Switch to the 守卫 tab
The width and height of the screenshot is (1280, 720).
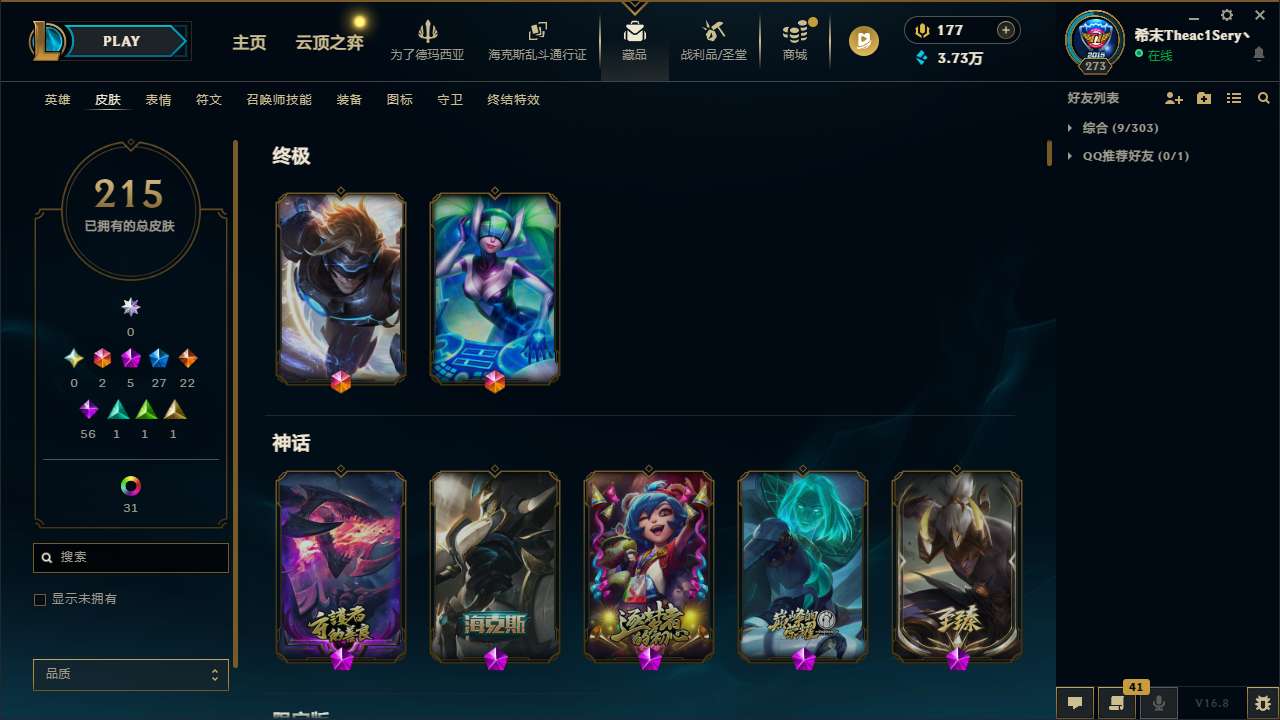coord(450,100)
